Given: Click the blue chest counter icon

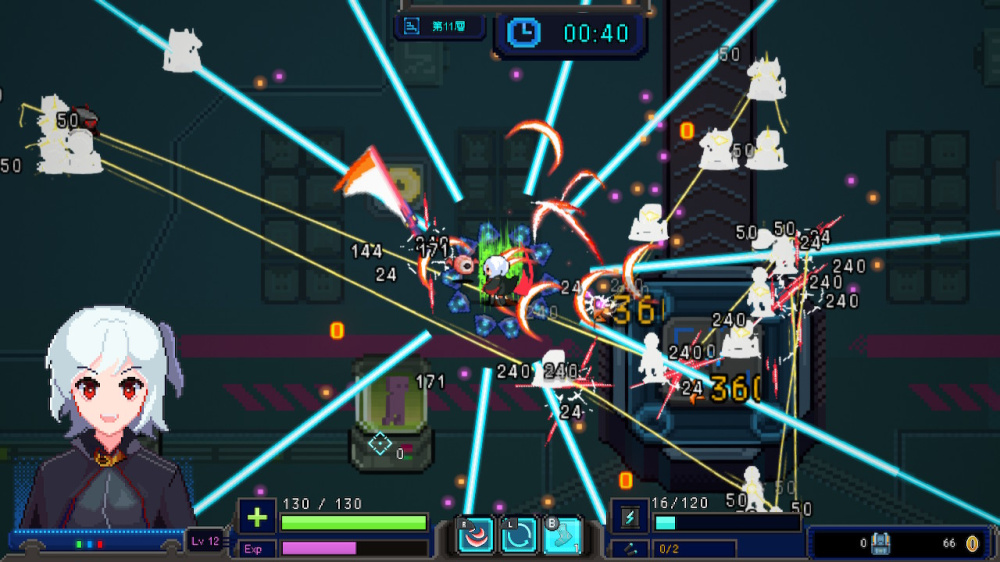Looking at the screenshot, I should click(x=881, y=543).
